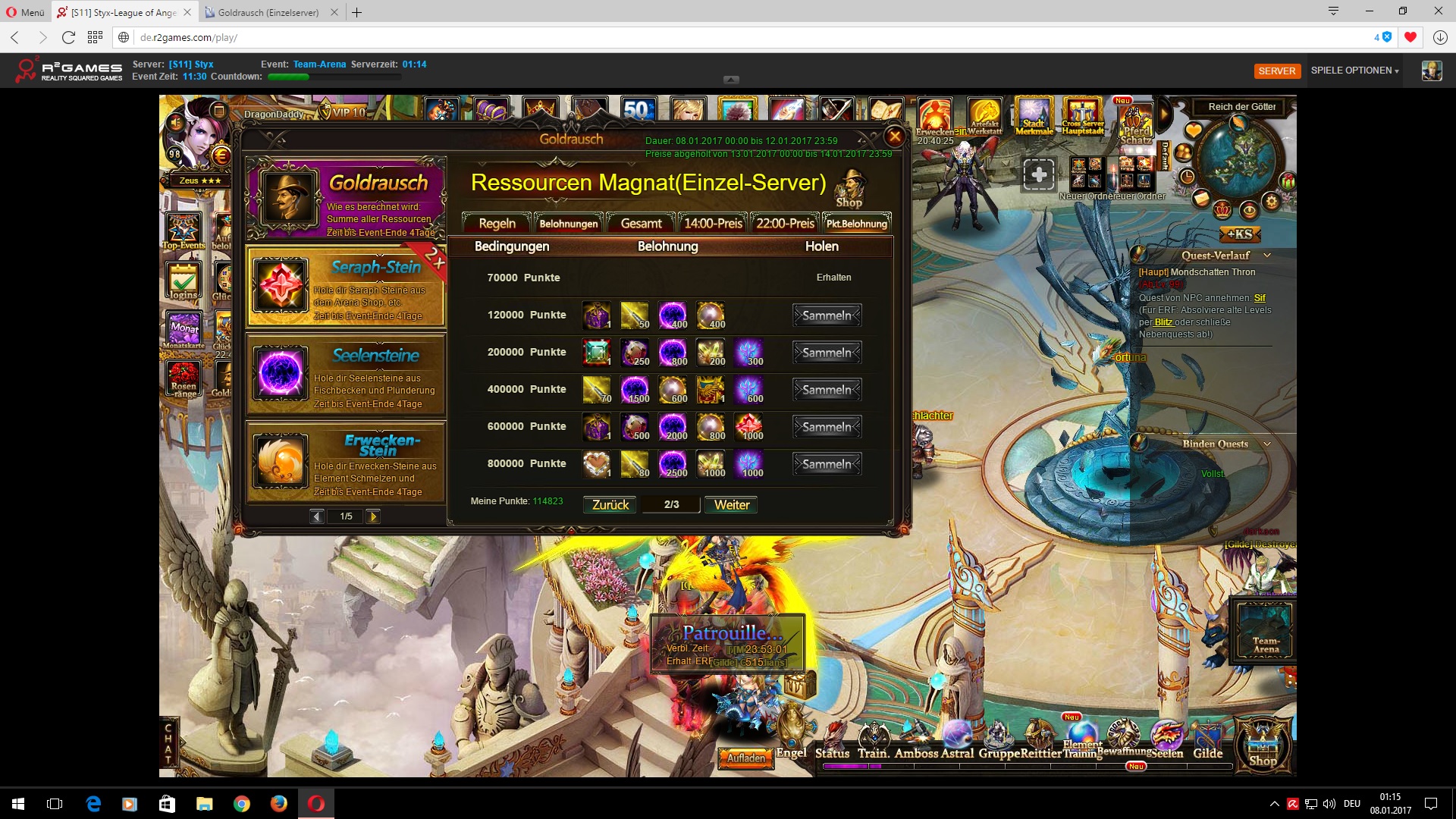This screenshot has height=819, width=1456.
Task: Choose the Seraph-Stein event entry
Action: (x=346, y=287)
